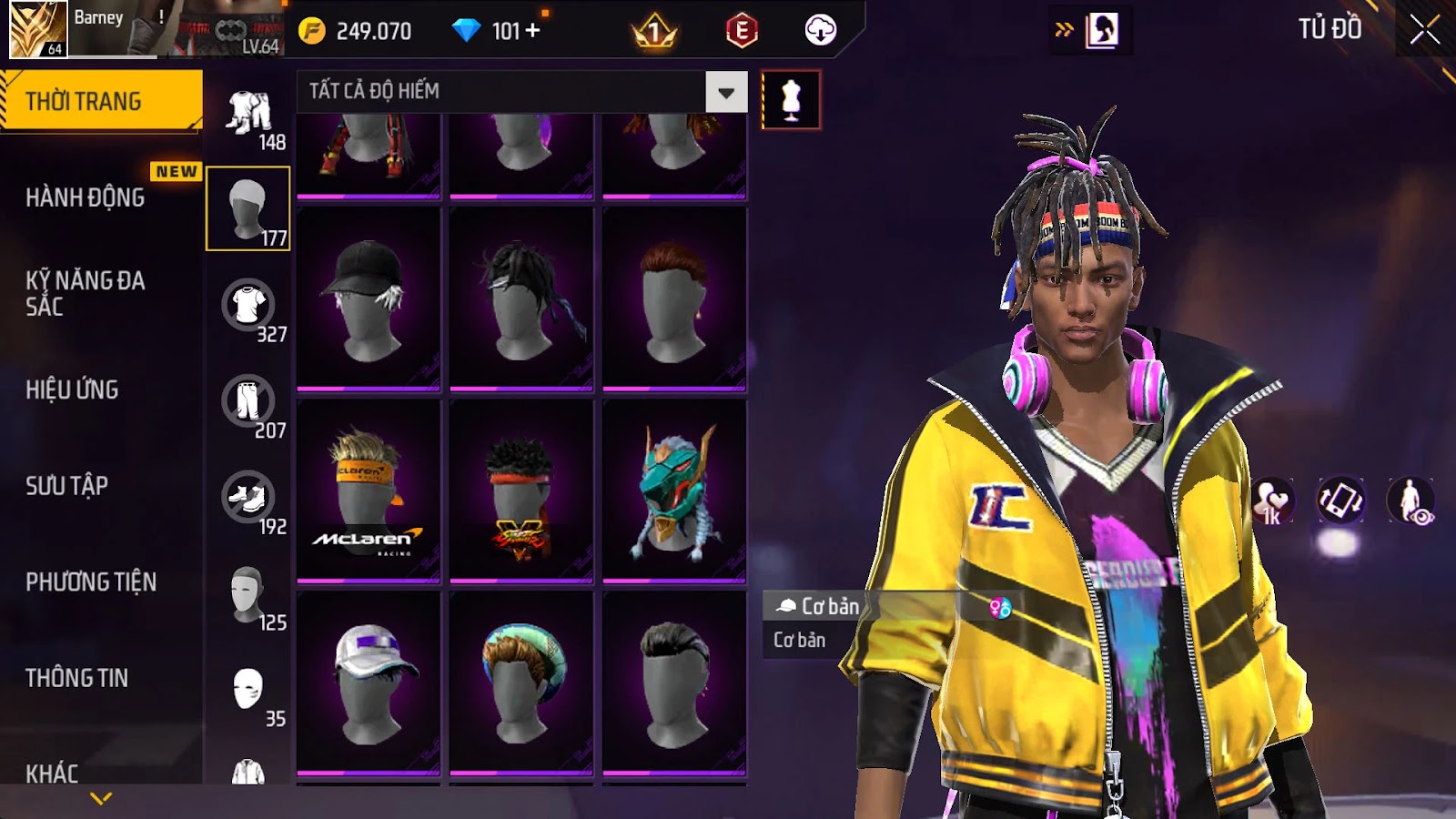Switch to the HÀNH ĐỘNG tab

(x=86, y=197)
